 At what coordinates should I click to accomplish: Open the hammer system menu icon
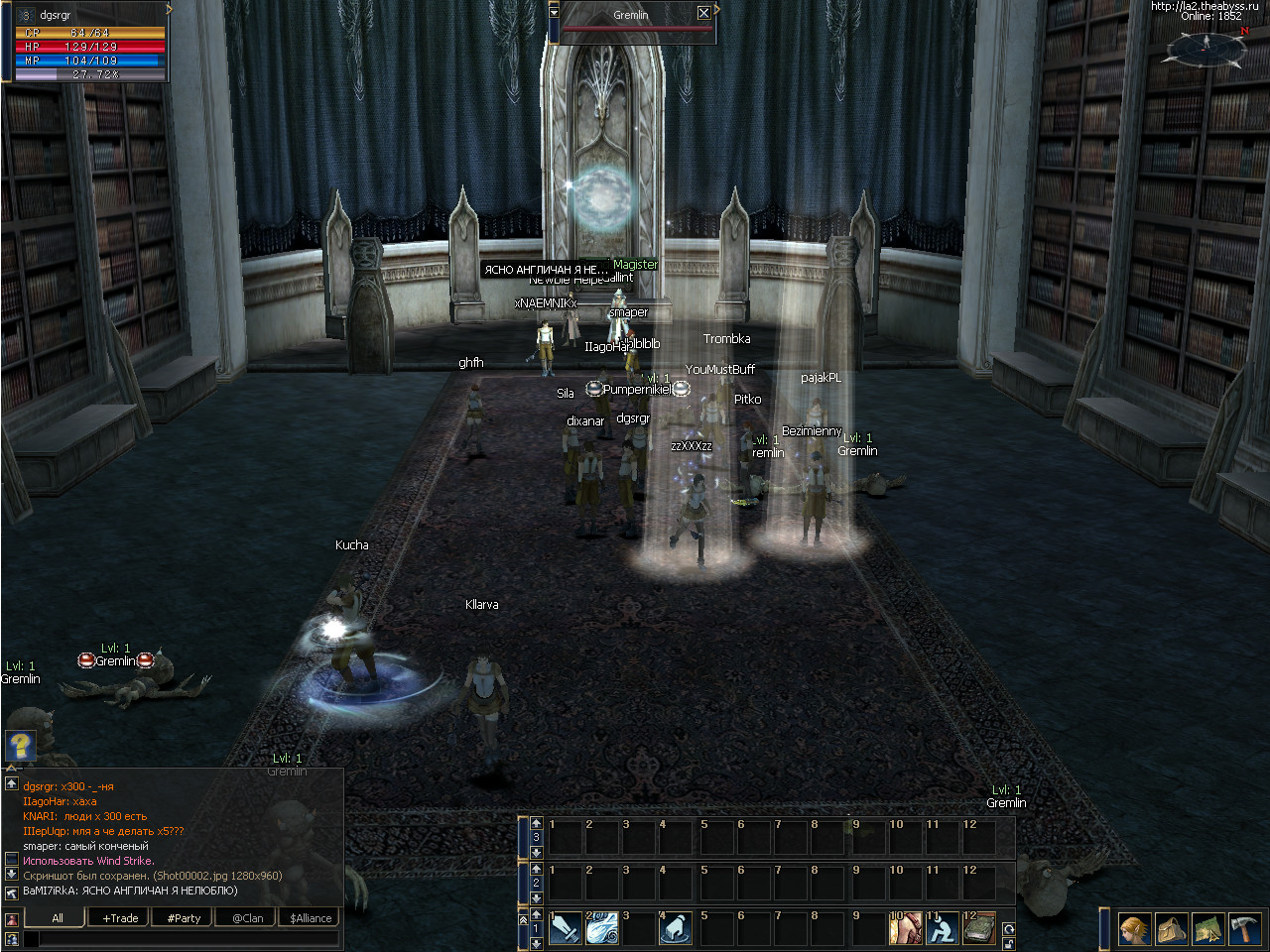point(1244,929)
